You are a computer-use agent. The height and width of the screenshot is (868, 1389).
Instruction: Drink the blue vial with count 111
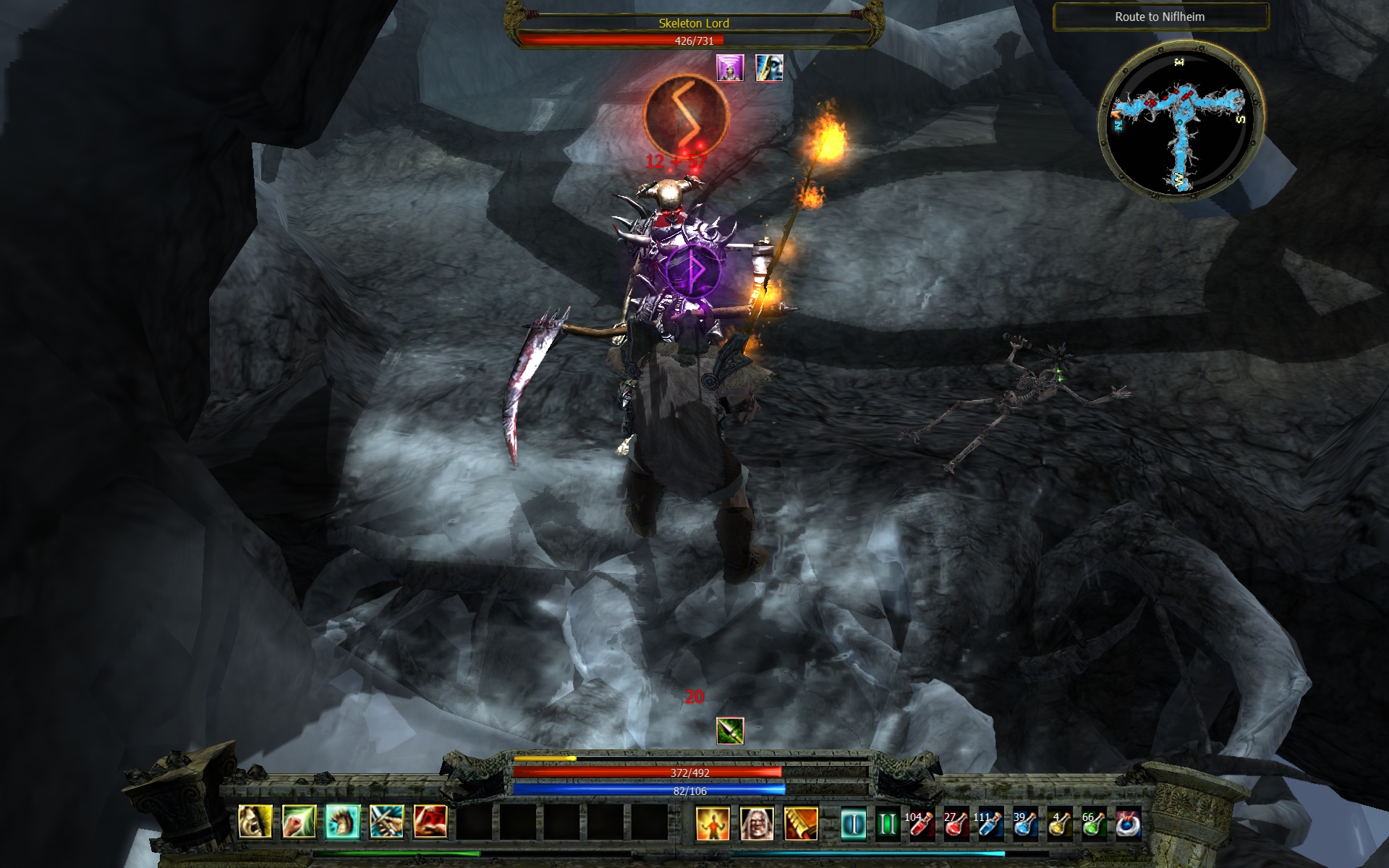tap(990, 824)
